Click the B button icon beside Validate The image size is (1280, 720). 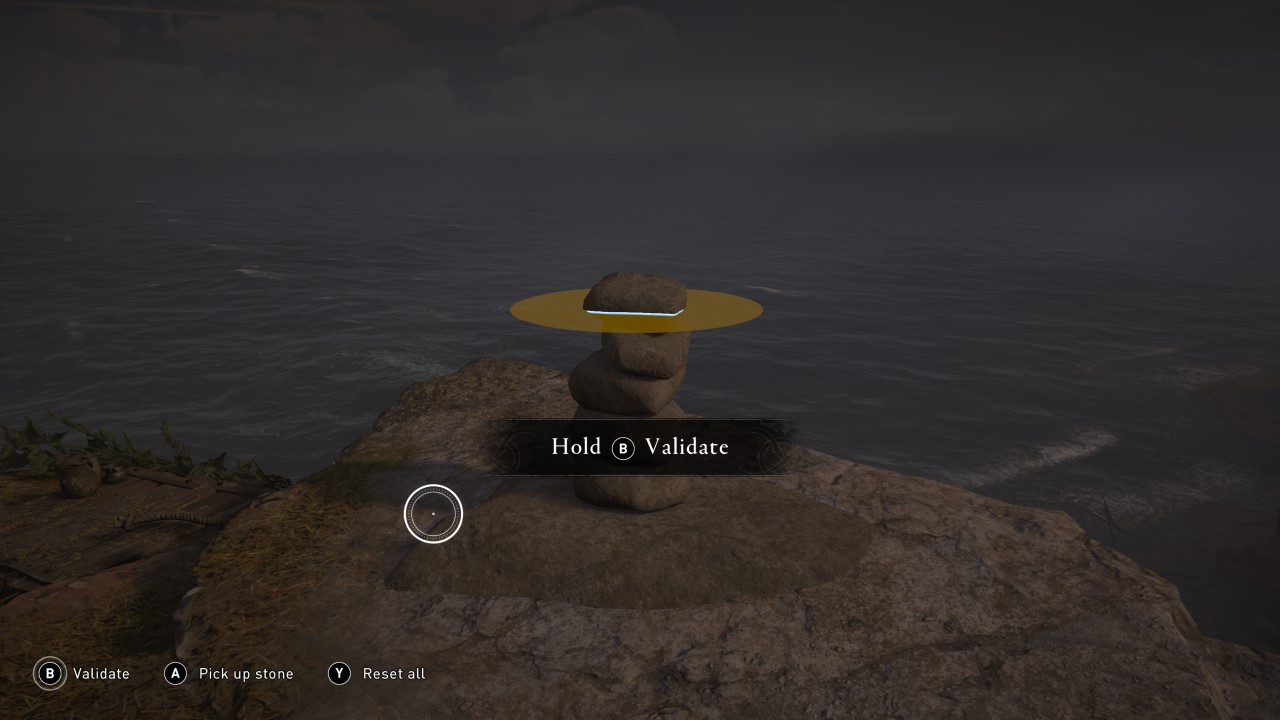click(x=51, y=674)
